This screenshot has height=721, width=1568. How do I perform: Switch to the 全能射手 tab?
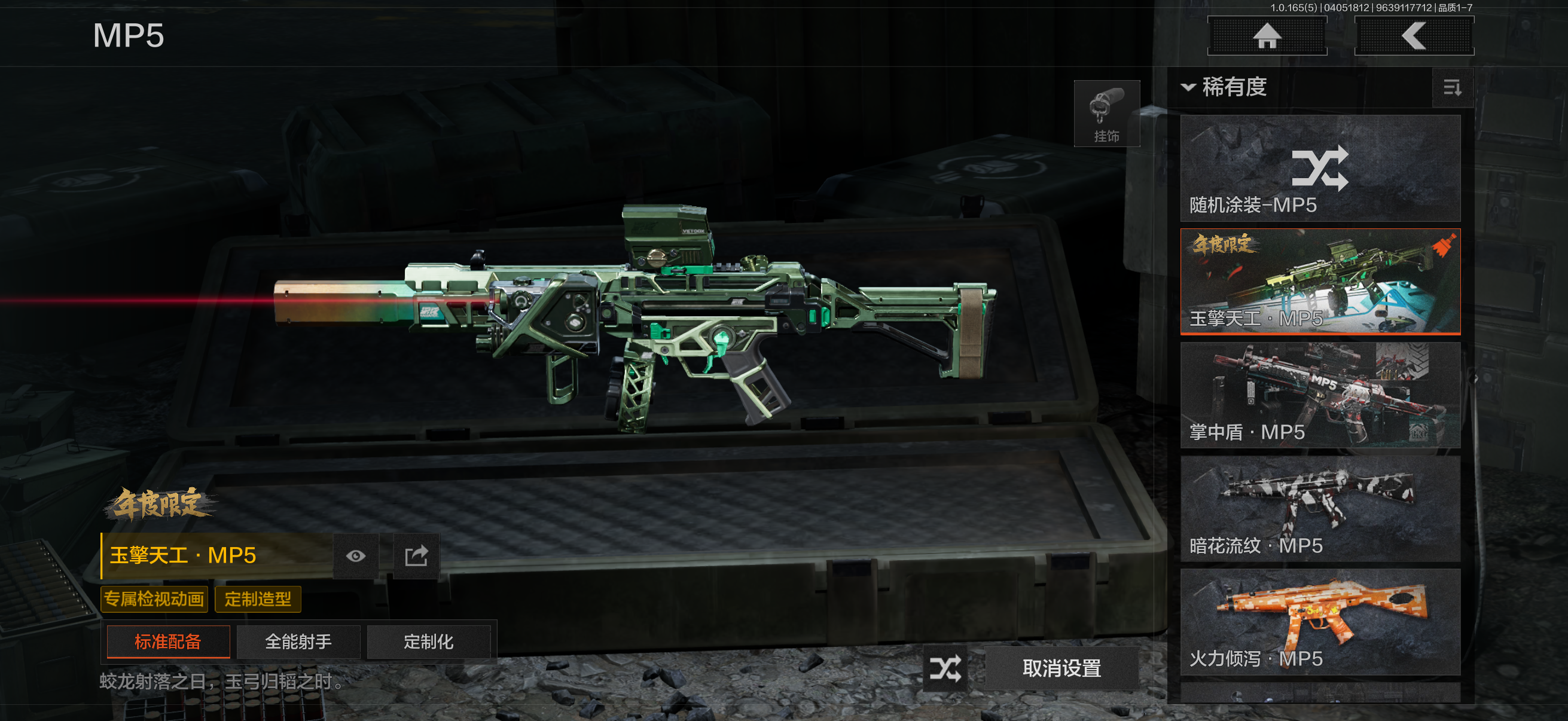point(298,642)
